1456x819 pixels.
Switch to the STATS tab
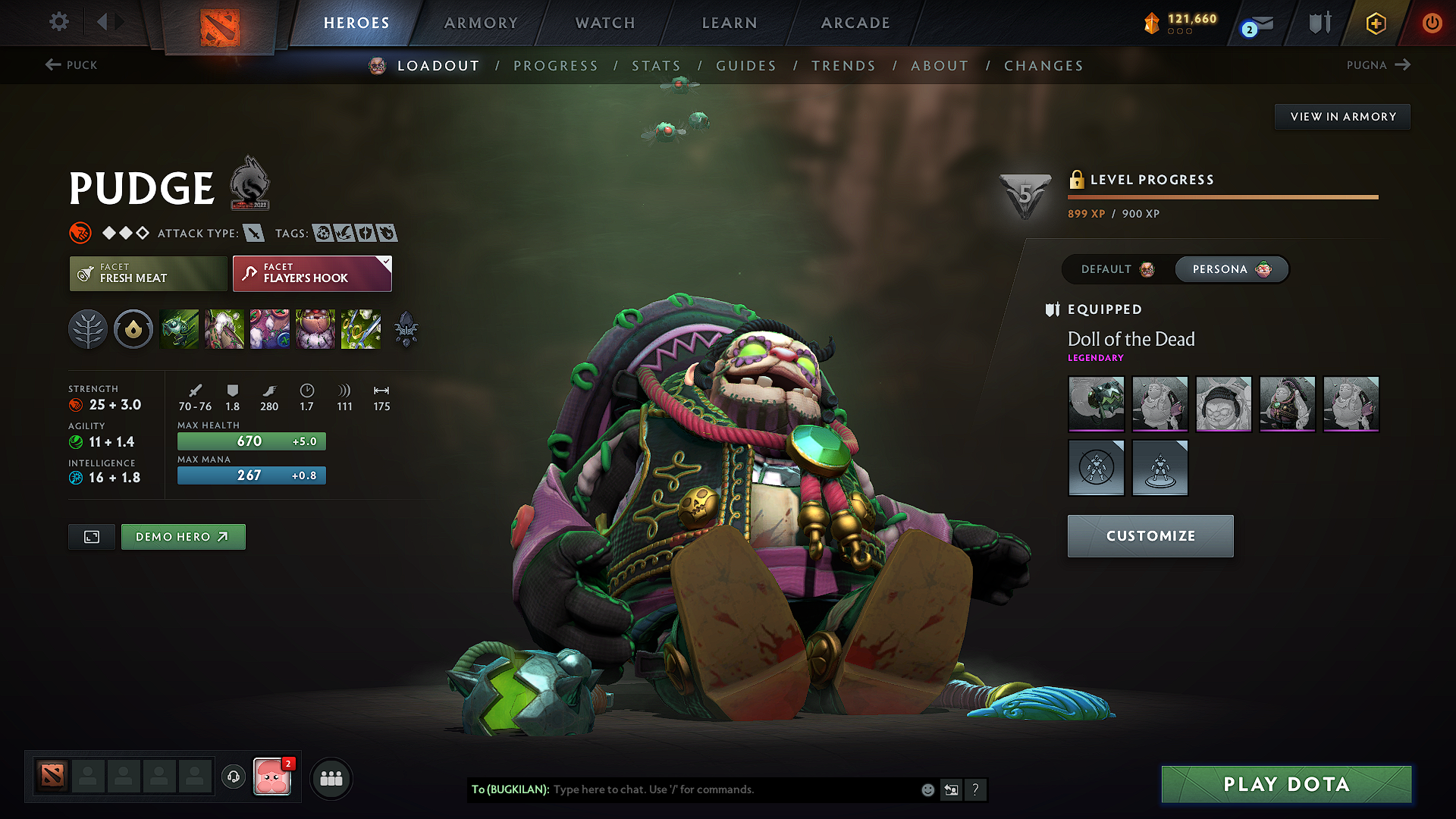point(657,65)
